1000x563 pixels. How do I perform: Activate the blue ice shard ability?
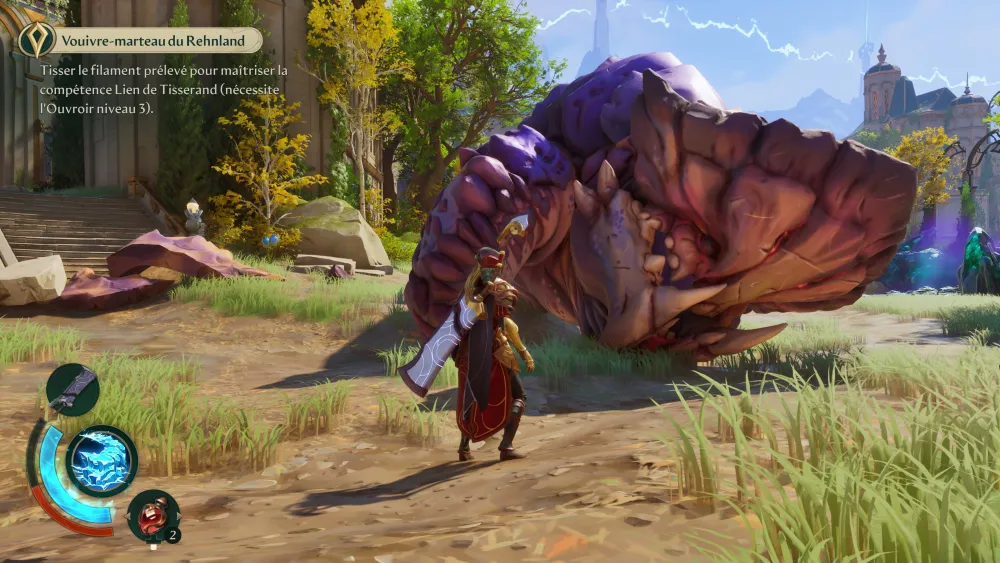tap(101, 461)
